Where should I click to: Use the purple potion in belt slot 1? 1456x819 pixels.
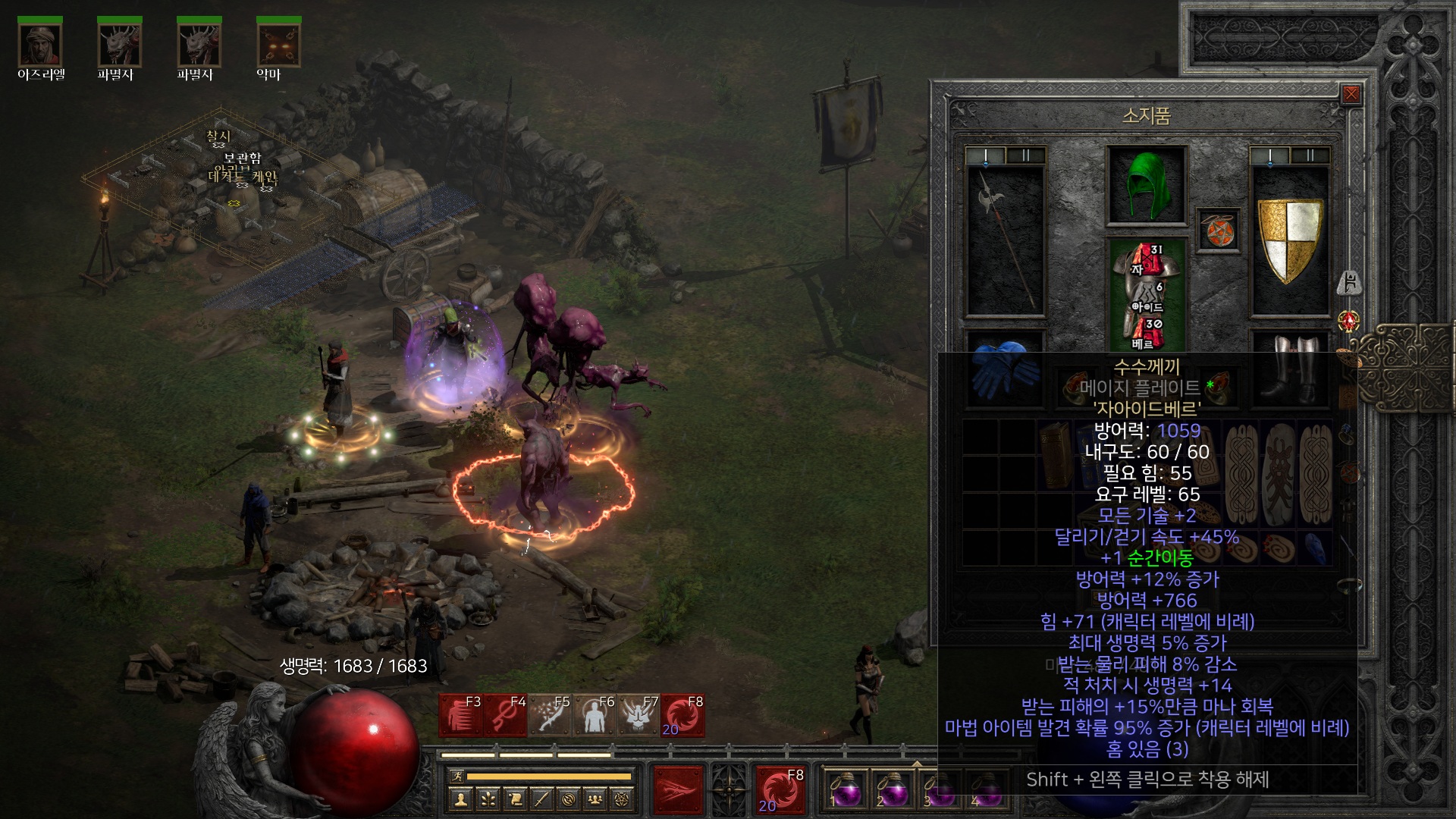tap(846, 790)
